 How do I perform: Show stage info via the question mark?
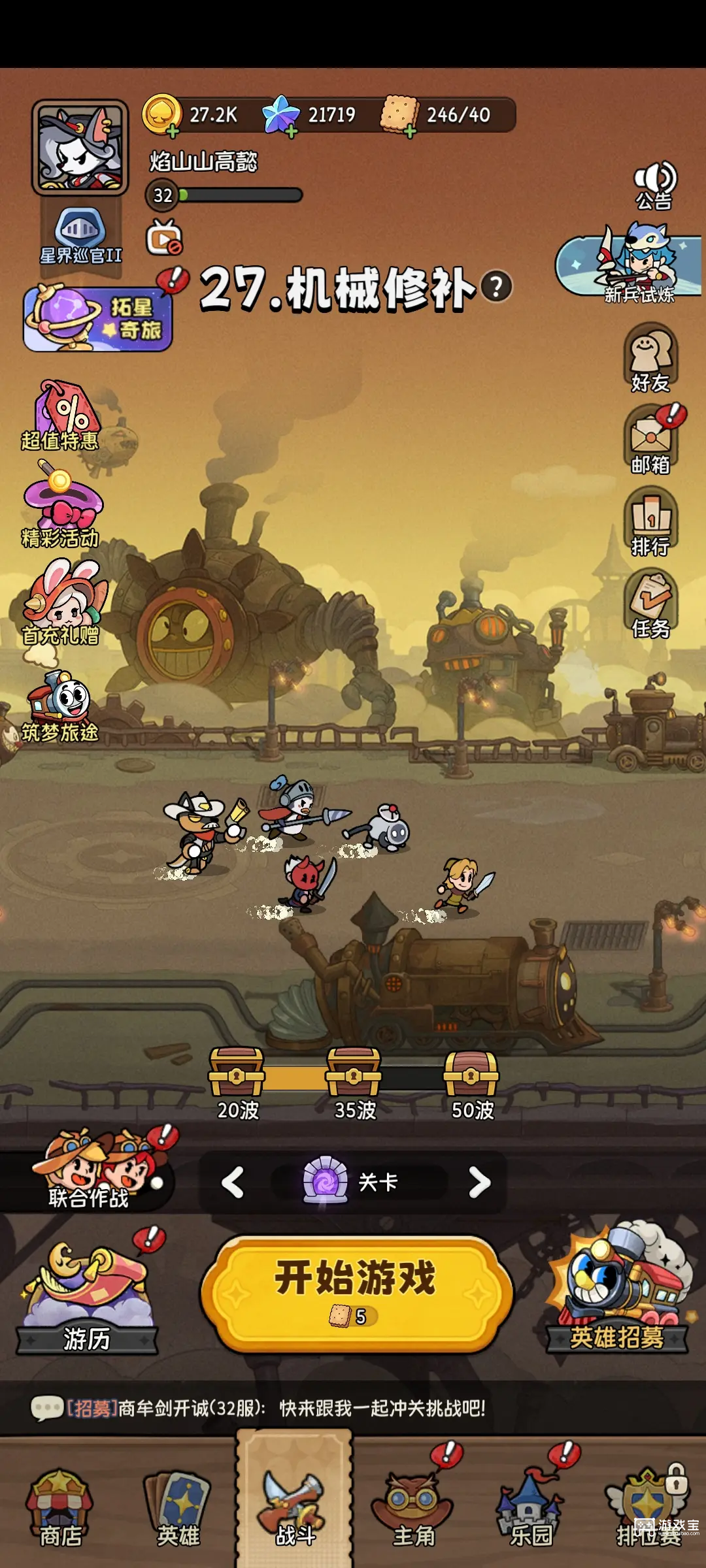[x=496, y=287]
